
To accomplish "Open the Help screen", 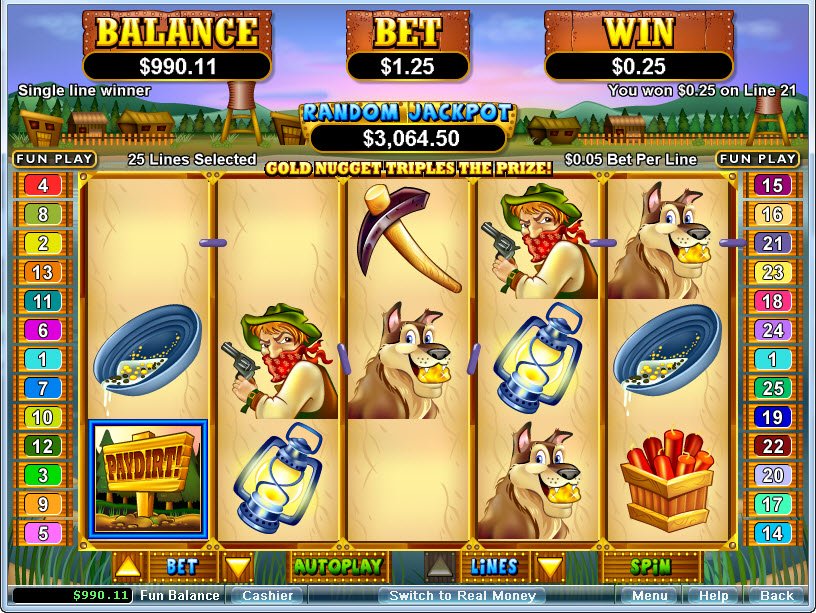I will tap(714, 596).
